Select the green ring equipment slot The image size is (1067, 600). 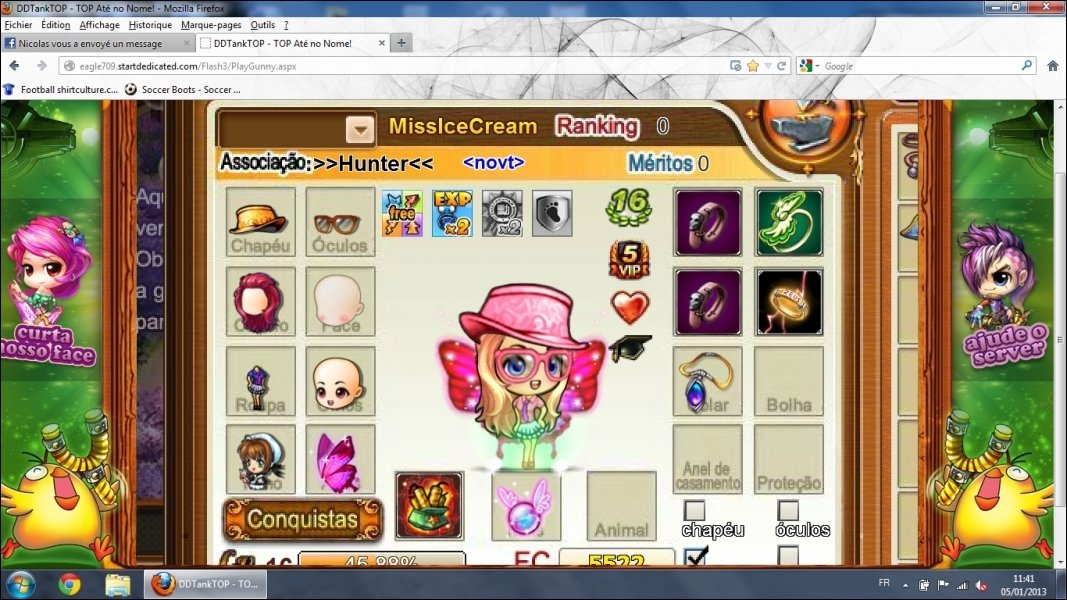[789, 222]
